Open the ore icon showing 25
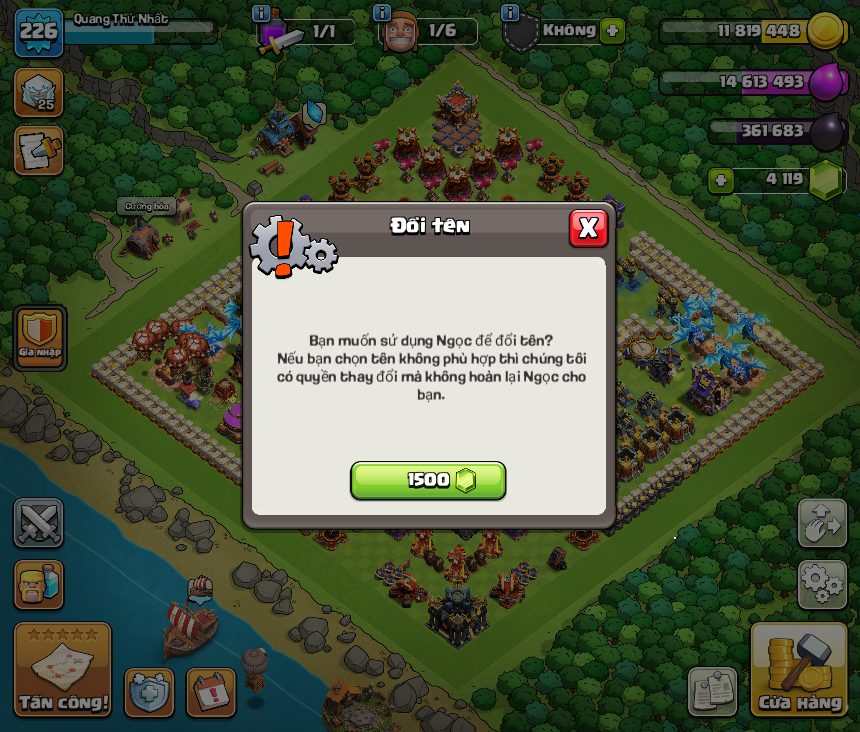 tap(38, 92)
